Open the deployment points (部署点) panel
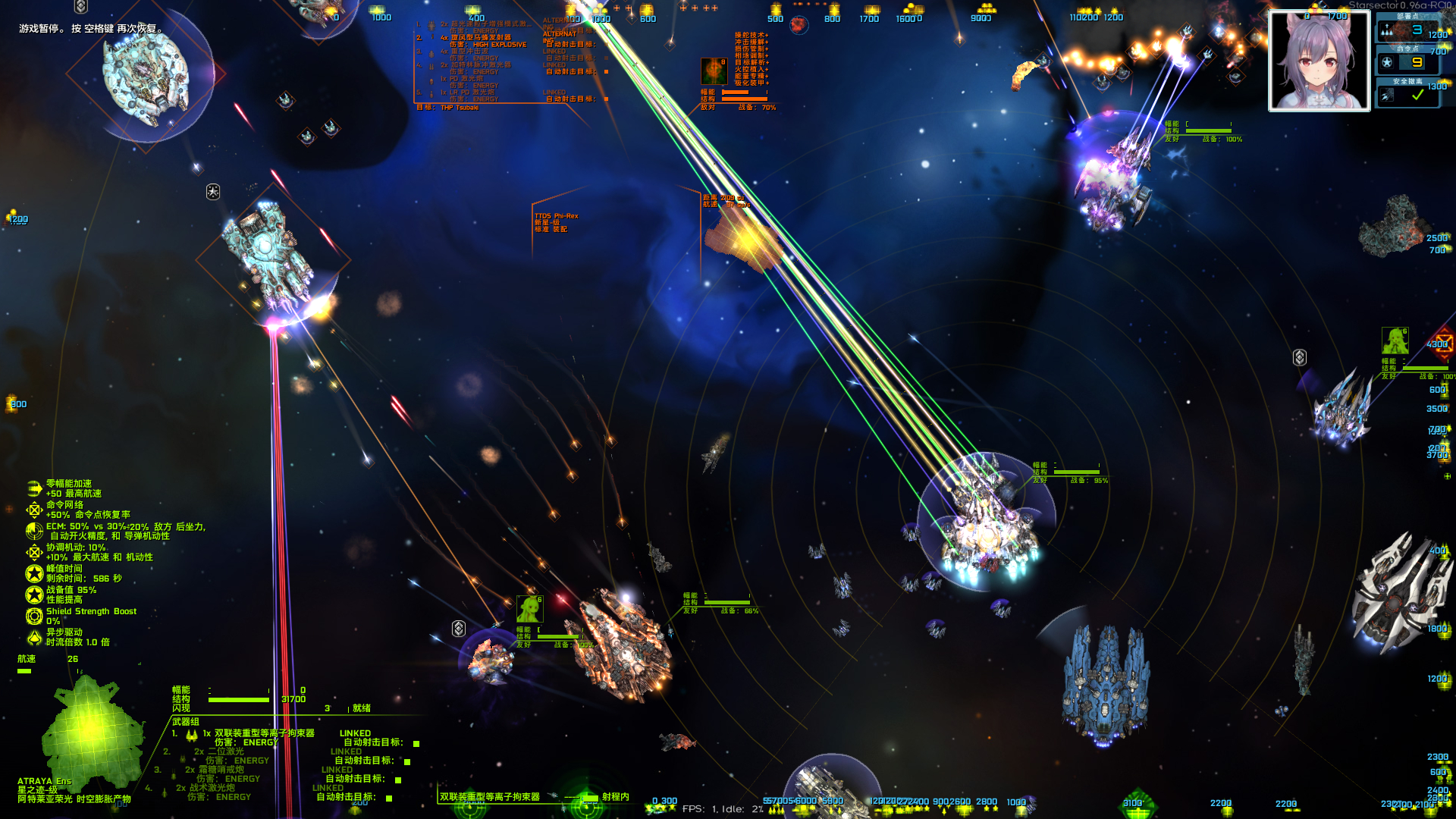This screenshot has width=1456, height=819. click(1407, 27)
